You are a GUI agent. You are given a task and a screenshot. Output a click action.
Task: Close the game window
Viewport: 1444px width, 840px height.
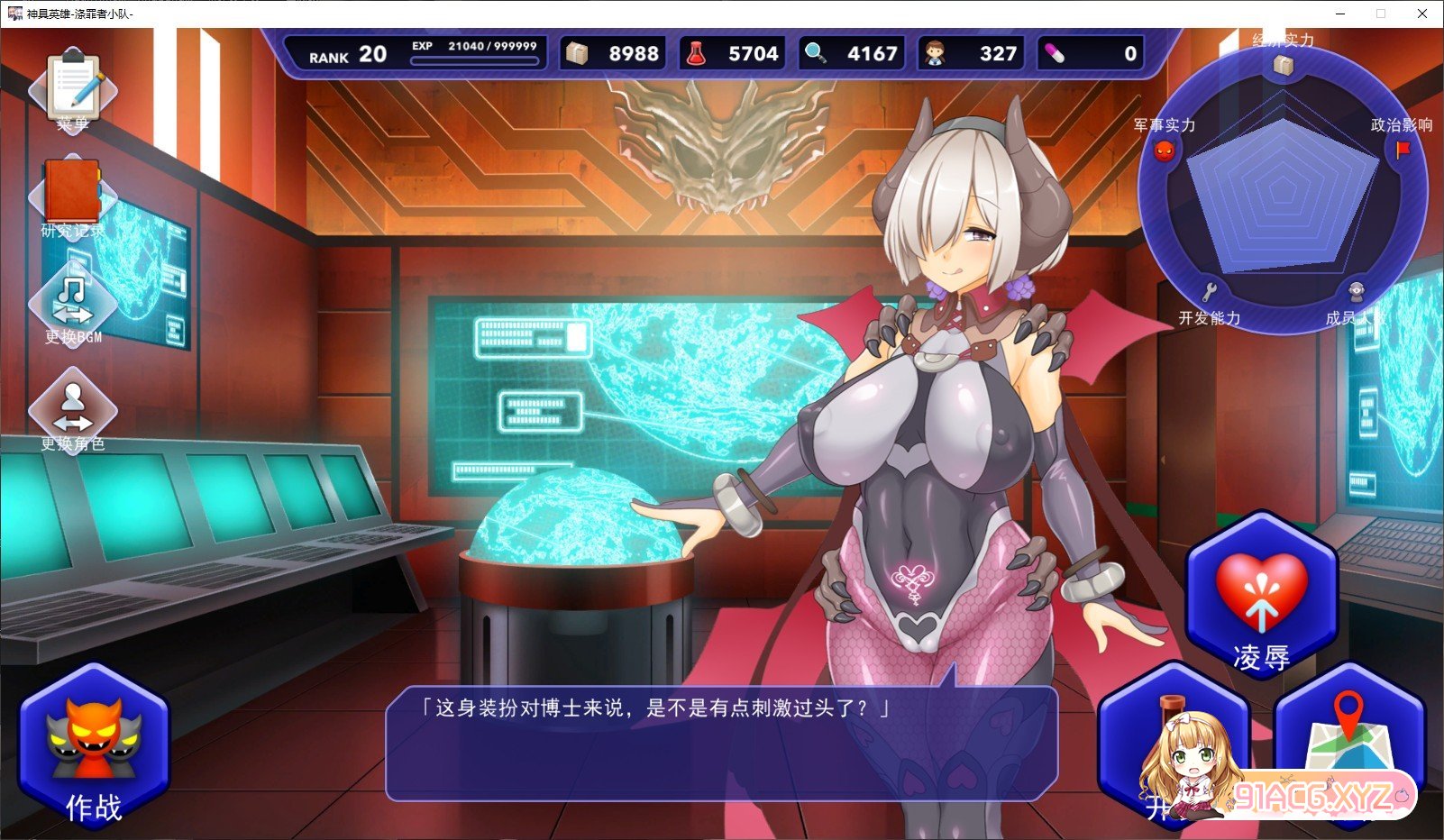[x=1422, y=14]
